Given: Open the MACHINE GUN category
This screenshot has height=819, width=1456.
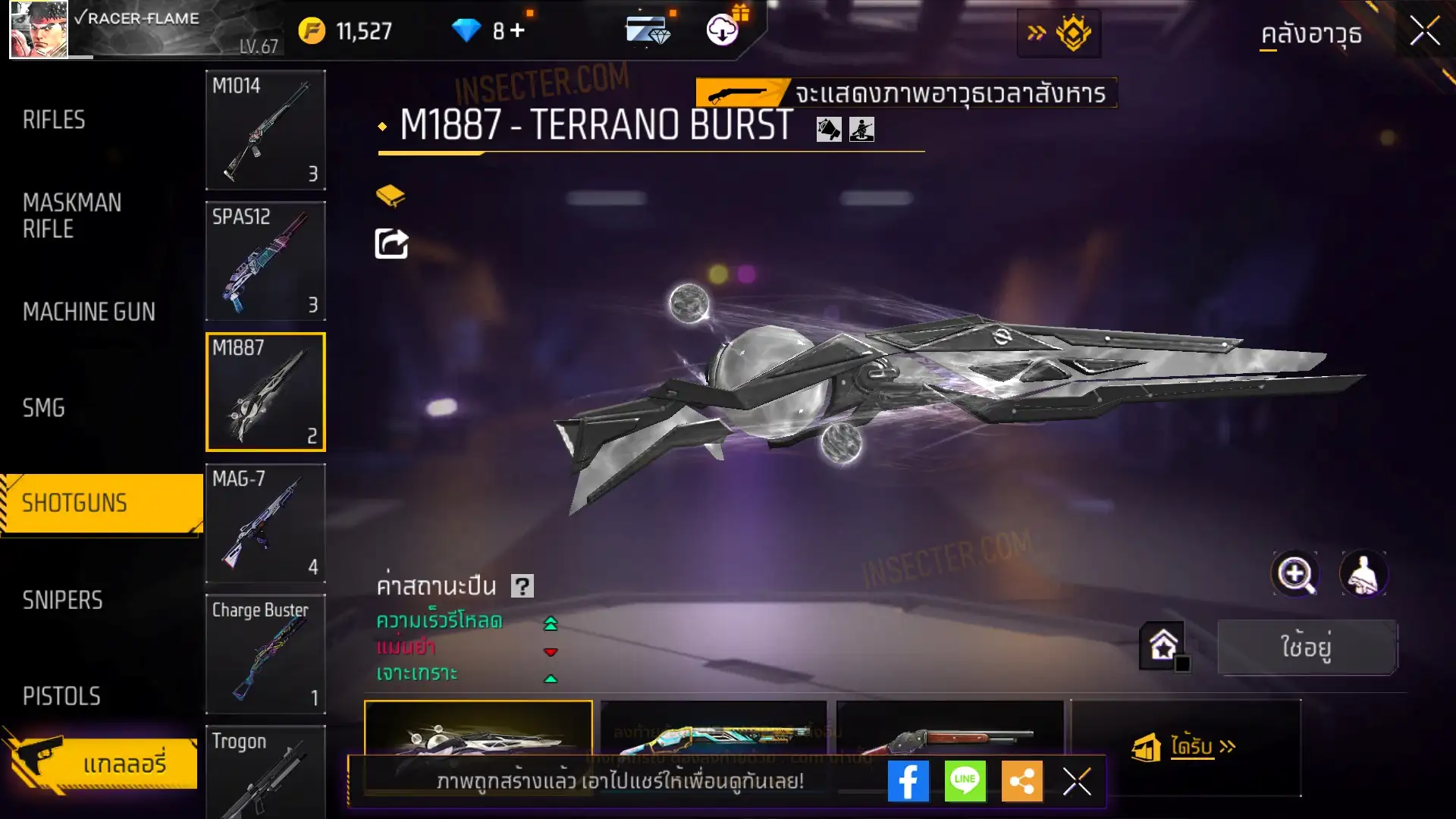Looking at the screenshot, I should (89, 312).
